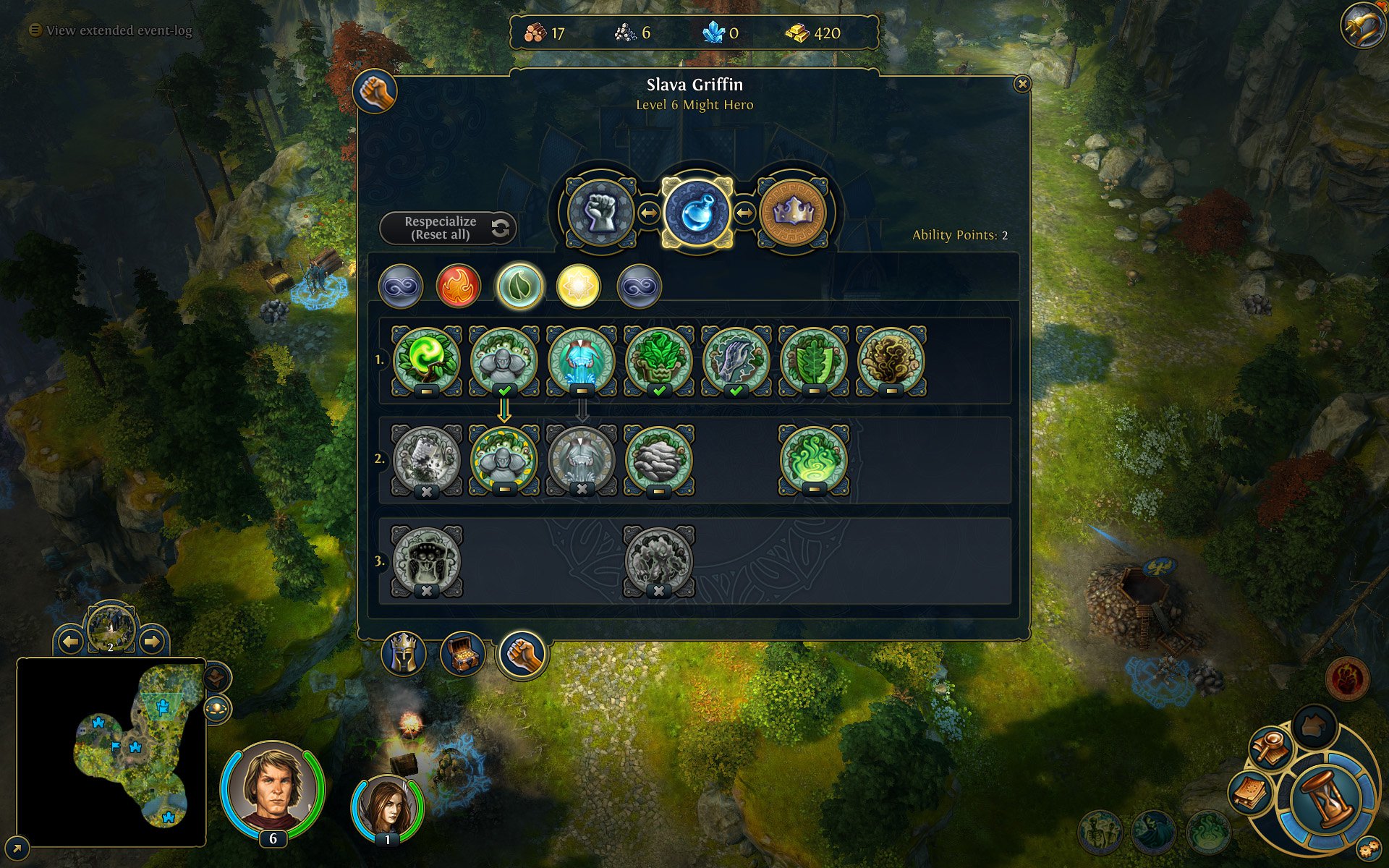The image size is (1389, 868).
Task: End turn with the hourglass button
Action: 1328,799
